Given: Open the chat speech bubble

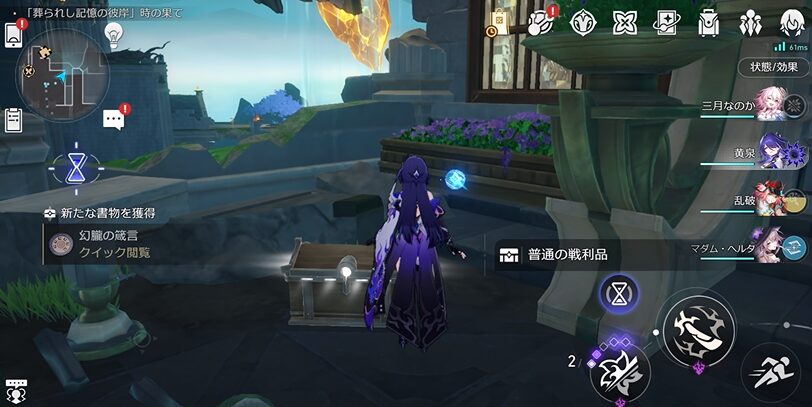Looking at the screenshot, I should click(113, 120).
